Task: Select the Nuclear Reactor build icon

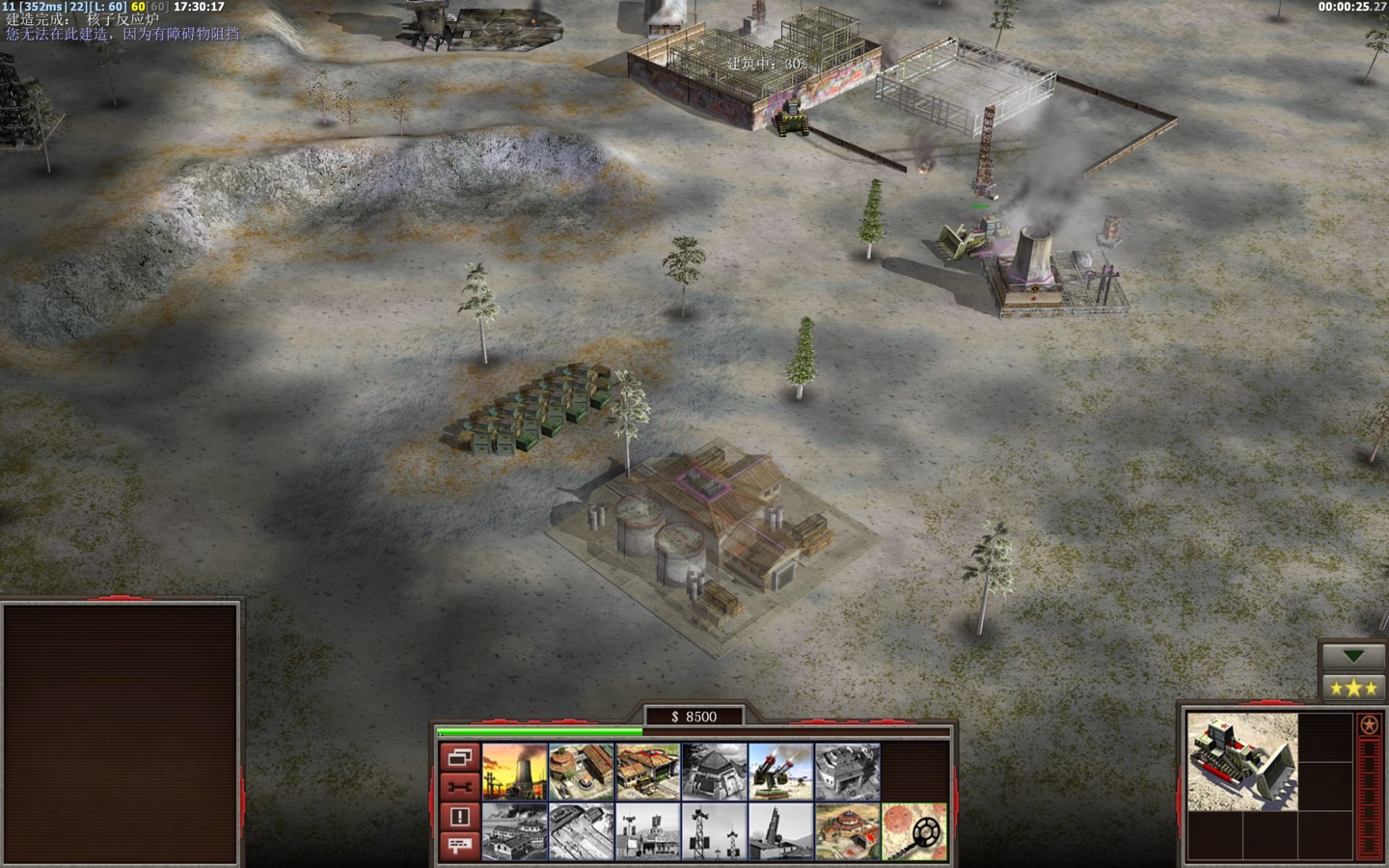Action: [x=514, y=772]
